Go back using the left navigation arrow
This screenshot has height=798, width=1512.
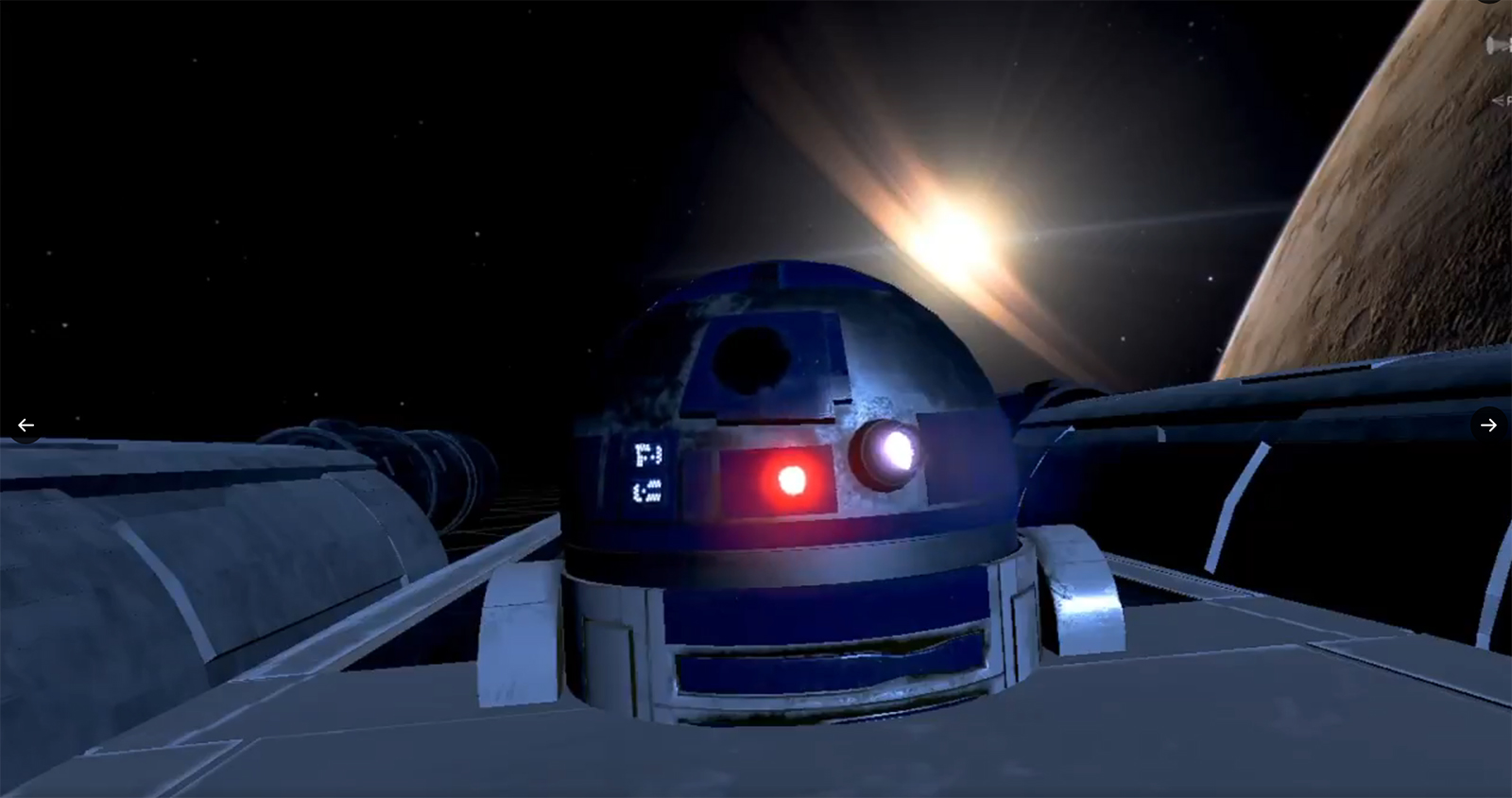click(x=25, y=425)
